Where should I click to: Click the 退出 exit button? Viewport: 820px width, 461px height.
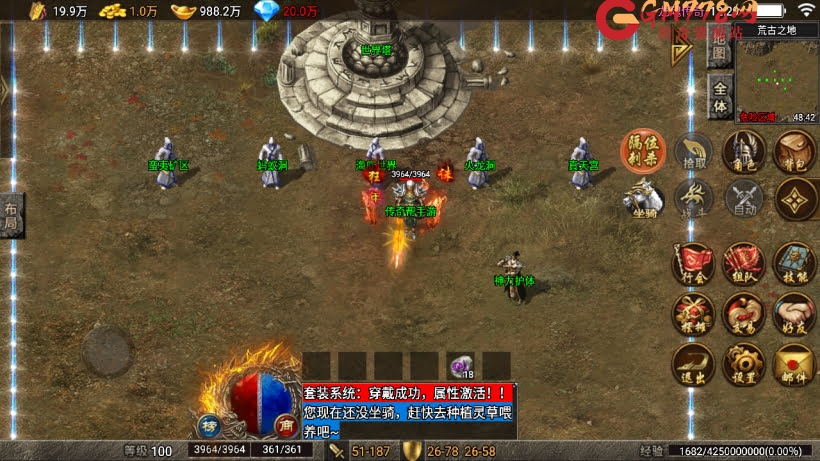point(693,364)
